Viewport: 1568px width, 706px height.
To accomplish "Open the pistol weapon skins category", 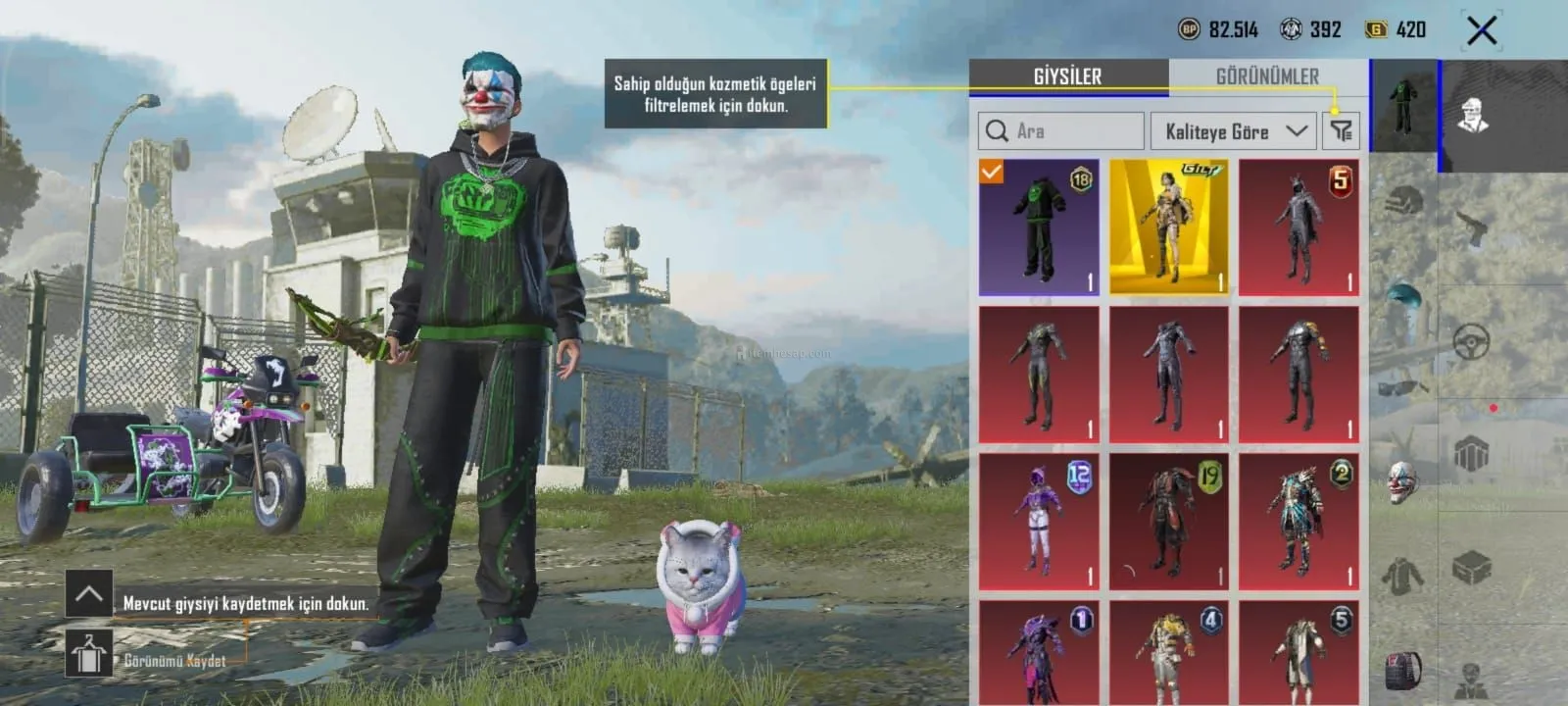I will click(x=1472, y=230).
